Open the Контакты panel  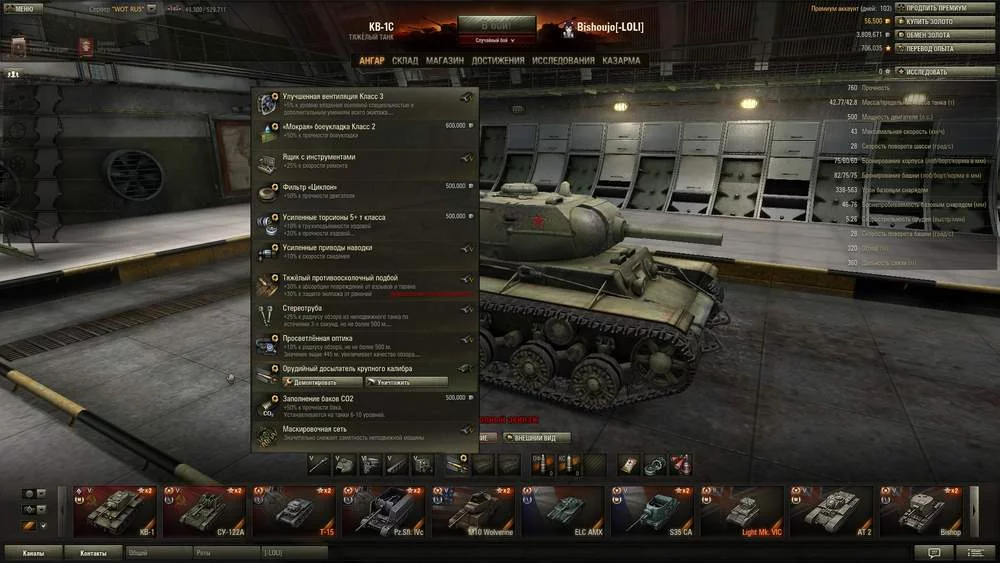(x=94, y=552)
